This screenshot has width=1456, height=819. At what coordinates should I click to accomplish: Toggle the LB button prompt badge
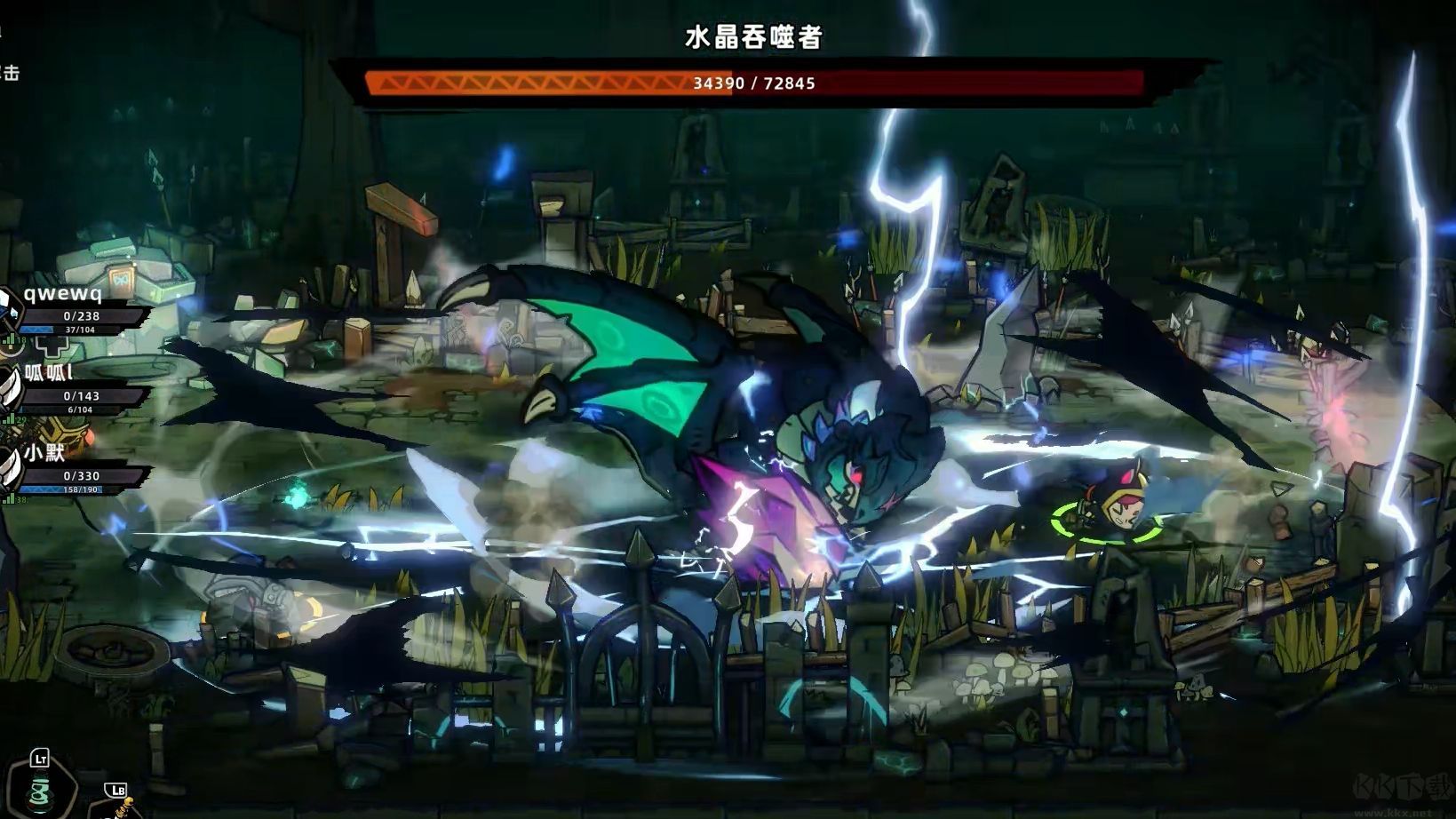coord(115,790)
